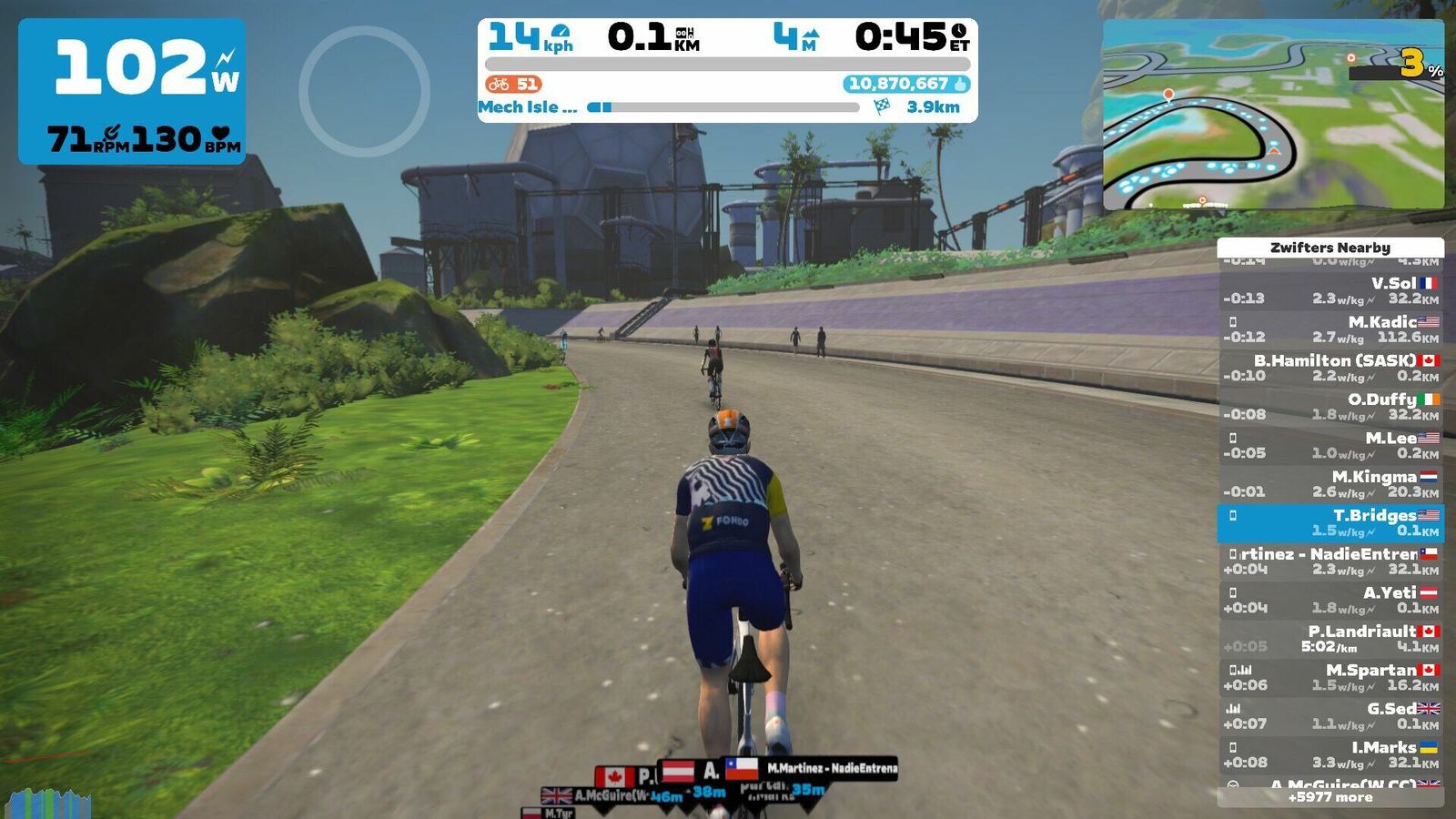Pick I.Marks in Zwifters Nearby
1456x819 pixels.
pos(1330,754)
